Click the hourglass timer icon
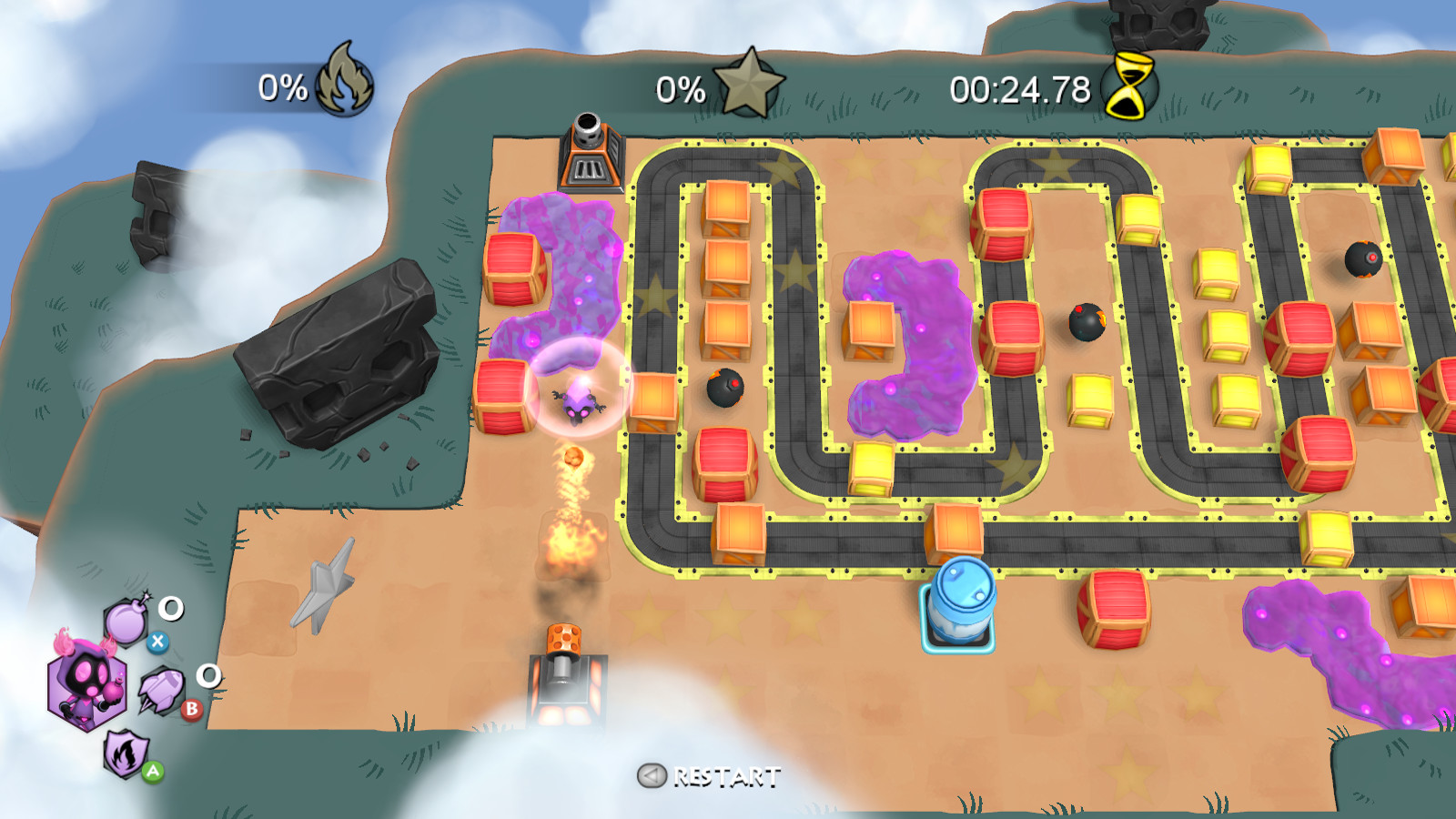The width and height of the screenshot is (1456, 819). [x=1128, y=87]
